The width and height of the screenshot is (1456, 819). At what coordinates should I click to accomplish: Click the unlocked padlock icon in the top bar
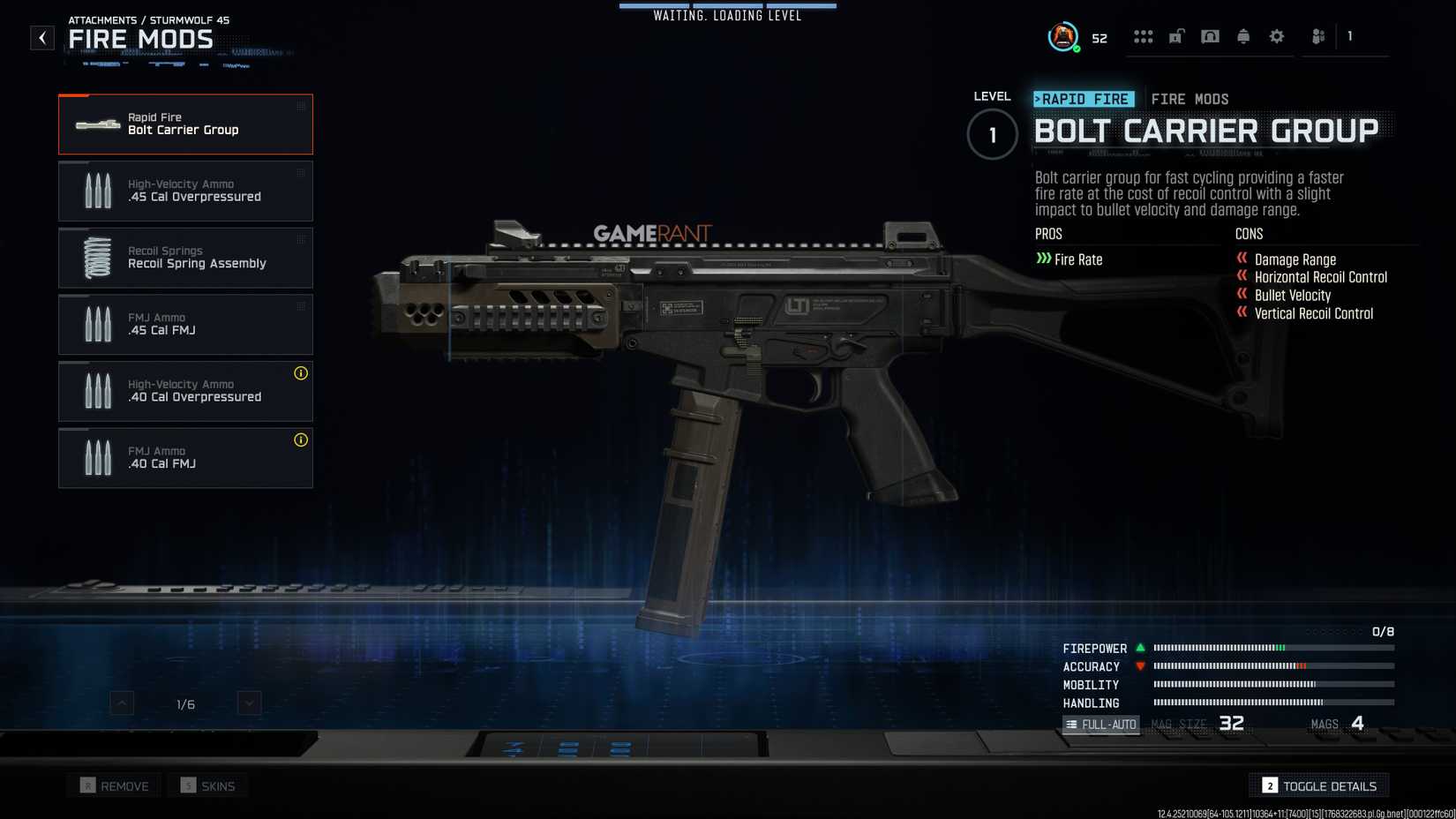click(x=1177, y=35)
